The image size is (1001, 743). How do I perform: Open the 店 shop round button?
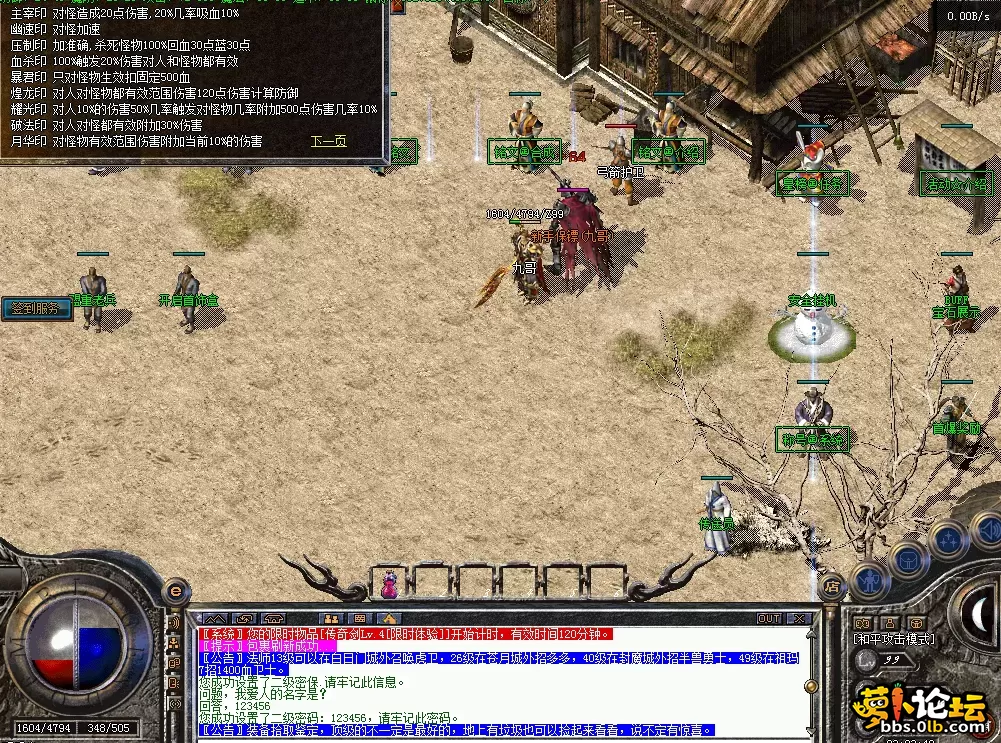click(831, 585)
